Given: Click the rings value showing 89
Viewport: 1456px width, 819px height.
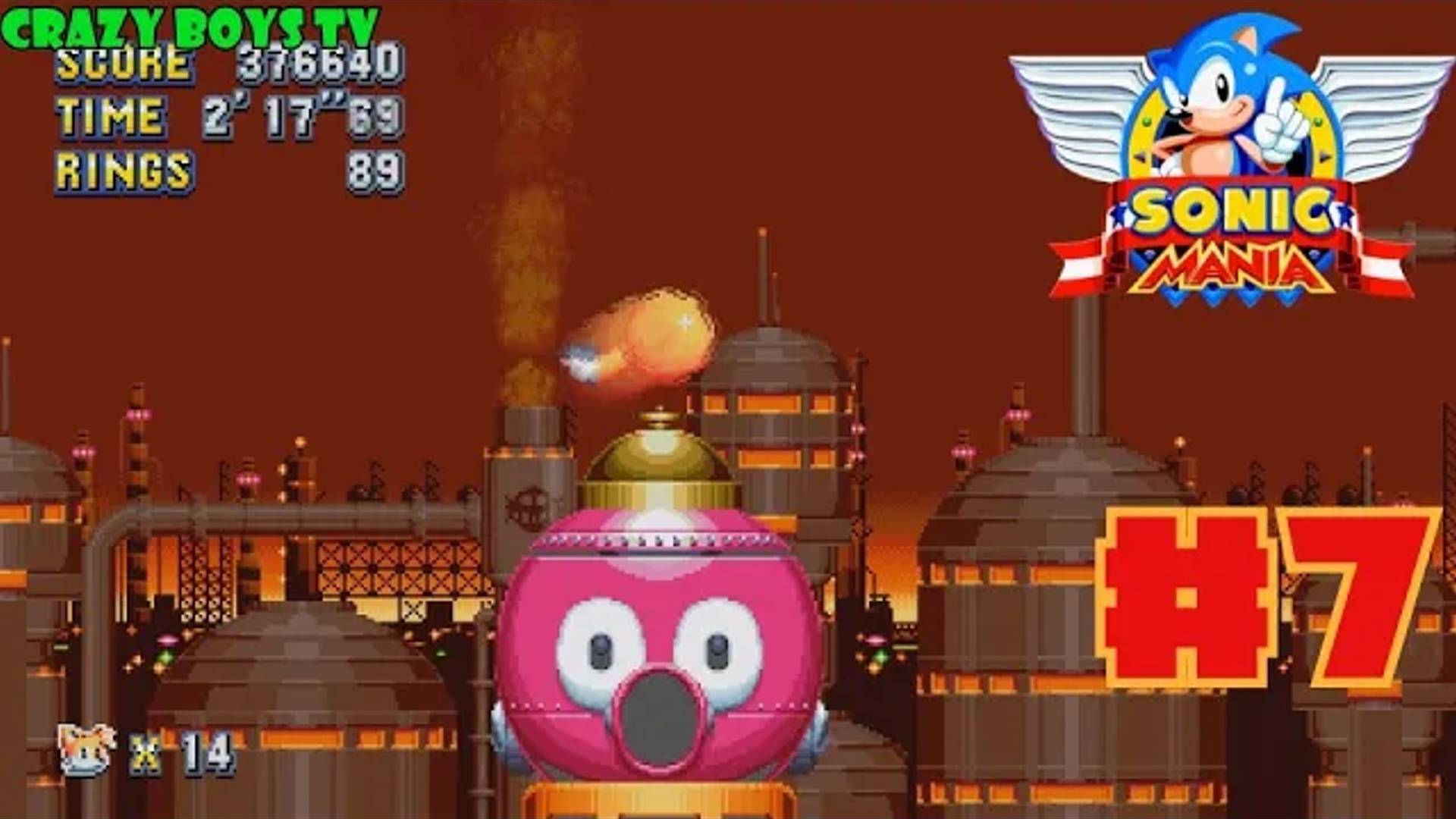Looking at the screenshot, I should click(383, 171).
